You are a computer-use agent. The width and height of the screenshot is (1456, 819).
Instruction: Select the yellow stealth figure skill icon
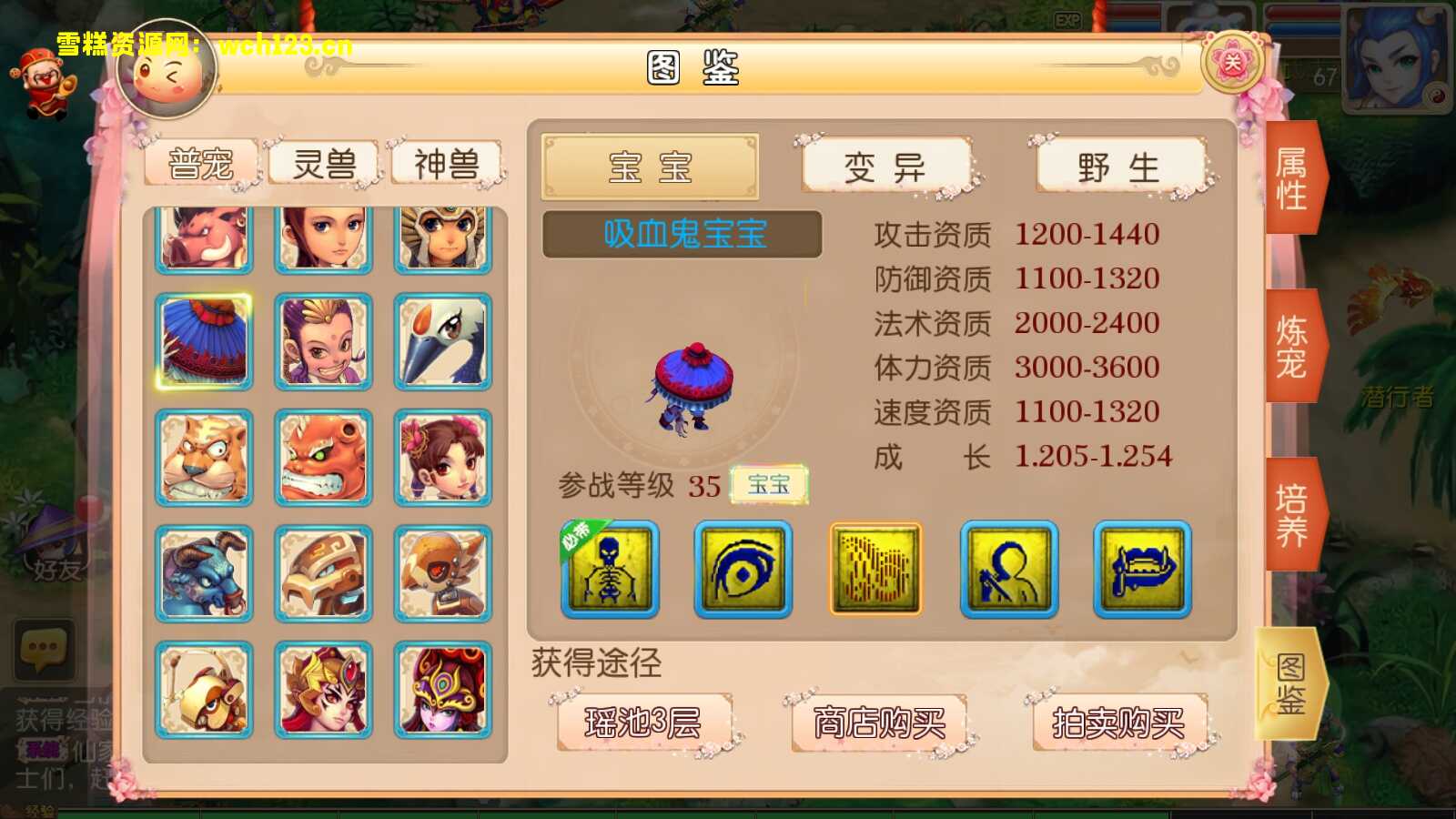pyautogui.click(x=1007, y=569)
